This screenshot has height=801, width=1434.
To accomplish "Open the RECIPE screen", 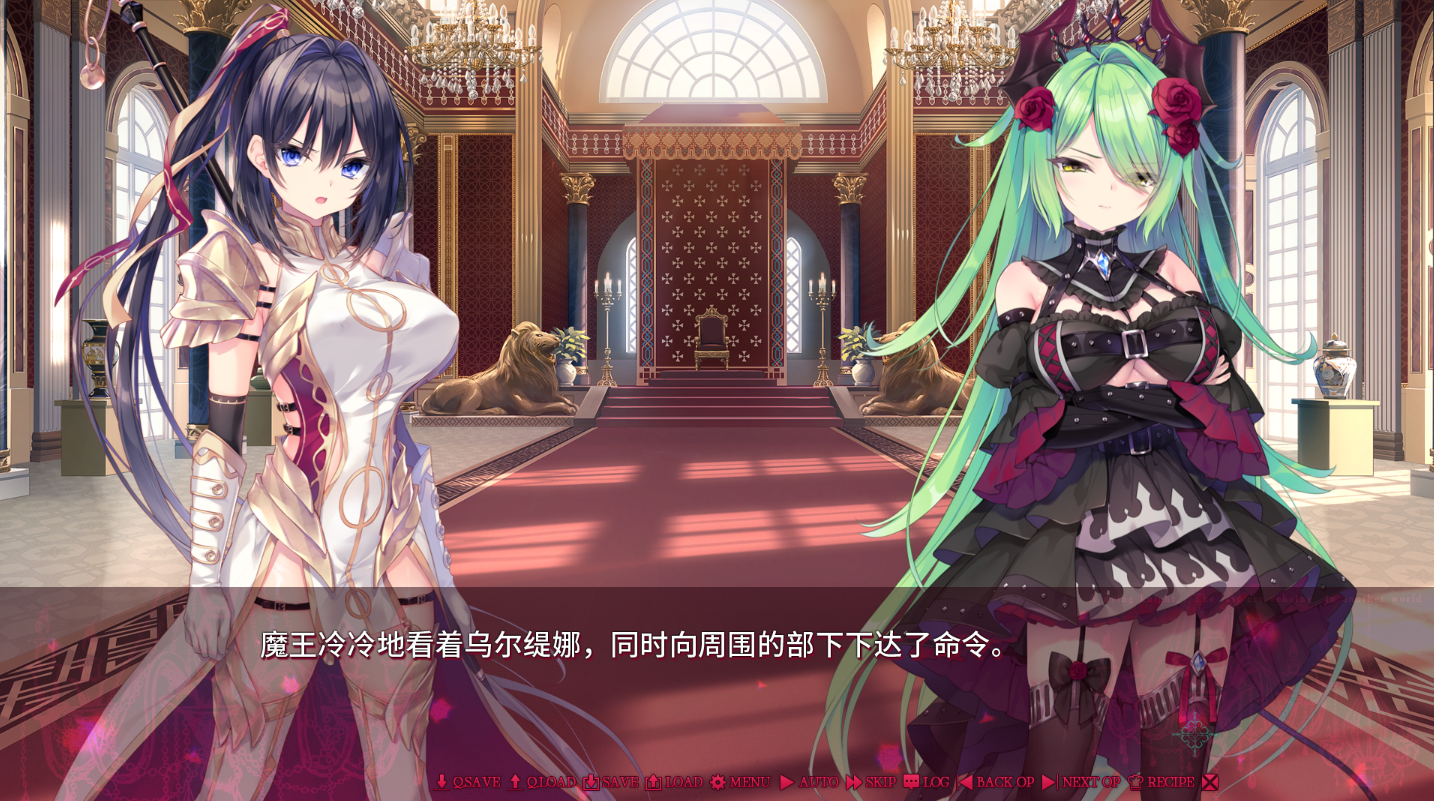I will [1161, 782].
